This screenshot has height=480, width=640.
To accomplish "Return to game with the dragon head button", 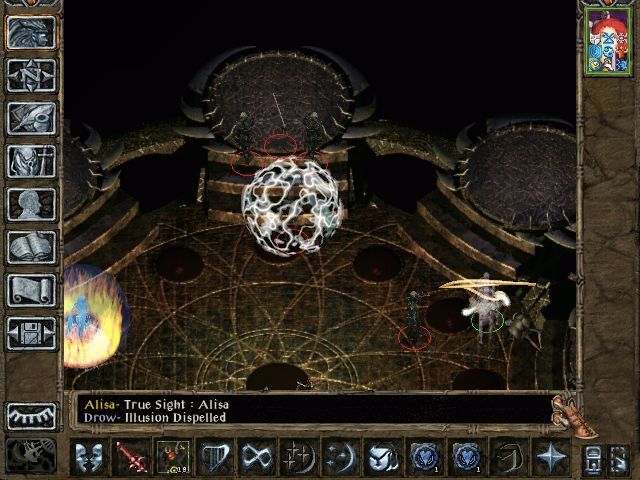I will tap(30, 32).
